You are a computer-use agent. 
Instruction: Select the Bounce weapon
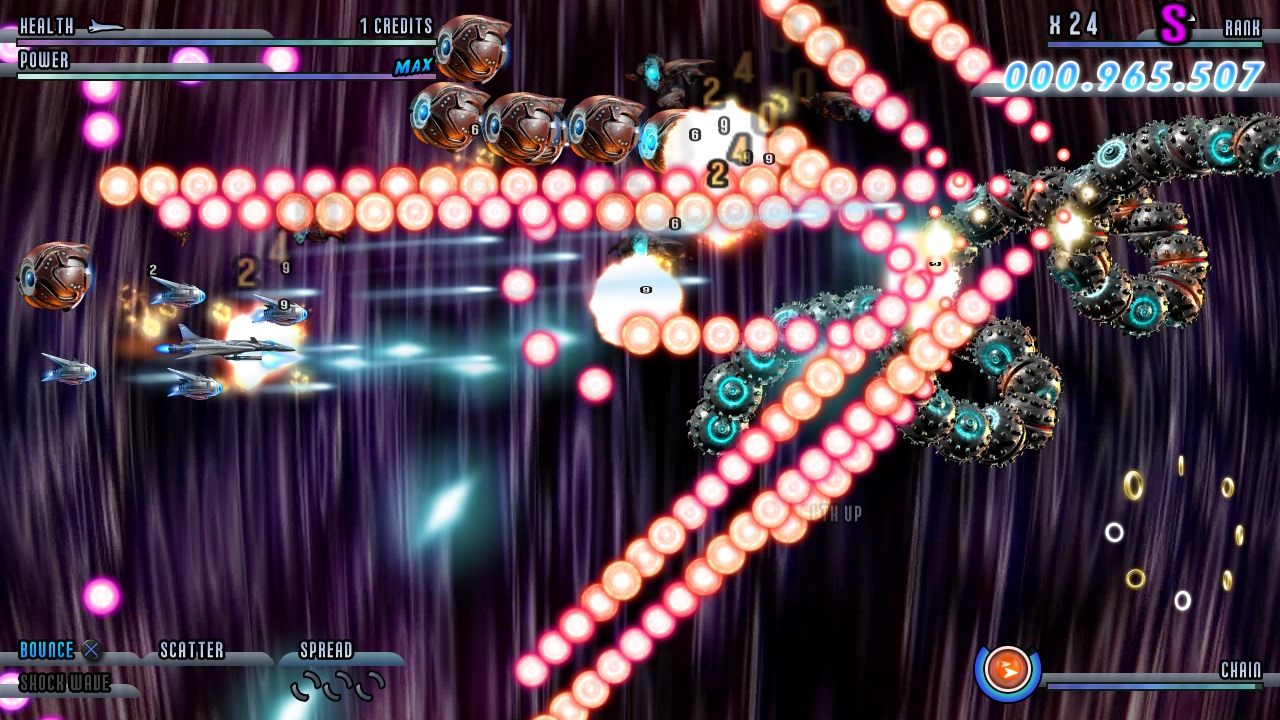pyautogui.click(x=48, y=651)
